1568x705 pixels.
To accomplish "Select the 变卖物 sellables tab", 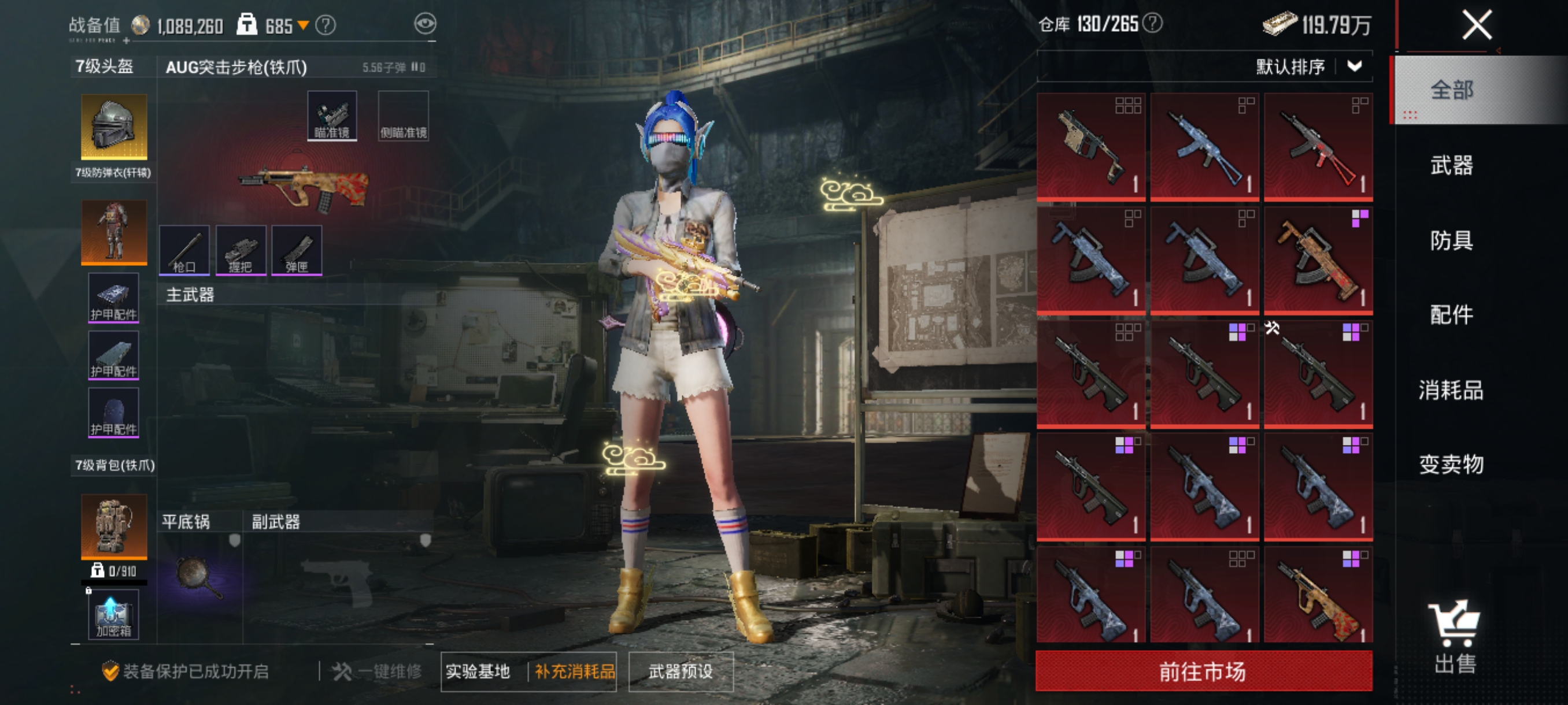I will [1451, 464].
